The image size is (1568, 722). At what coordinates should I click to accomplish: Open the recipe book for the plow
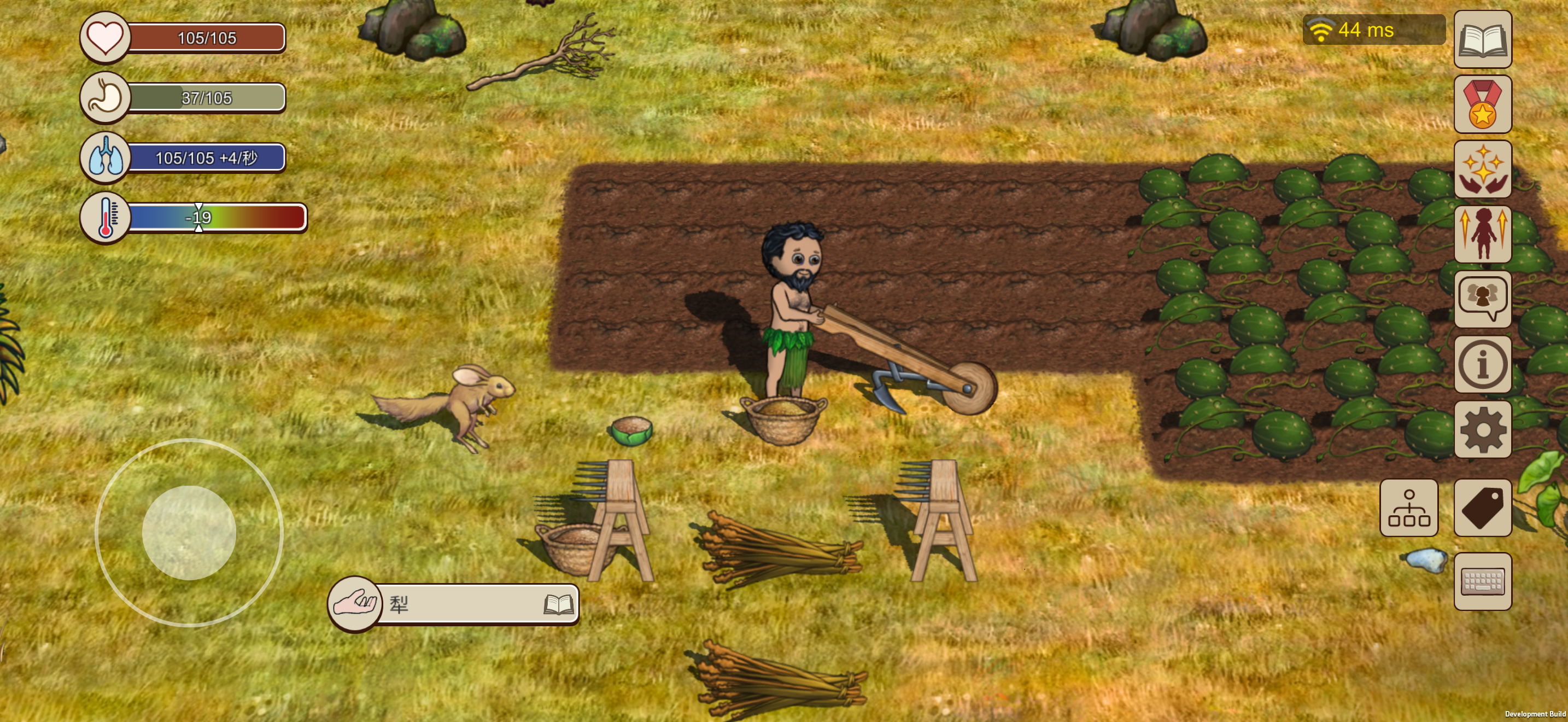(x=558, y=604)
